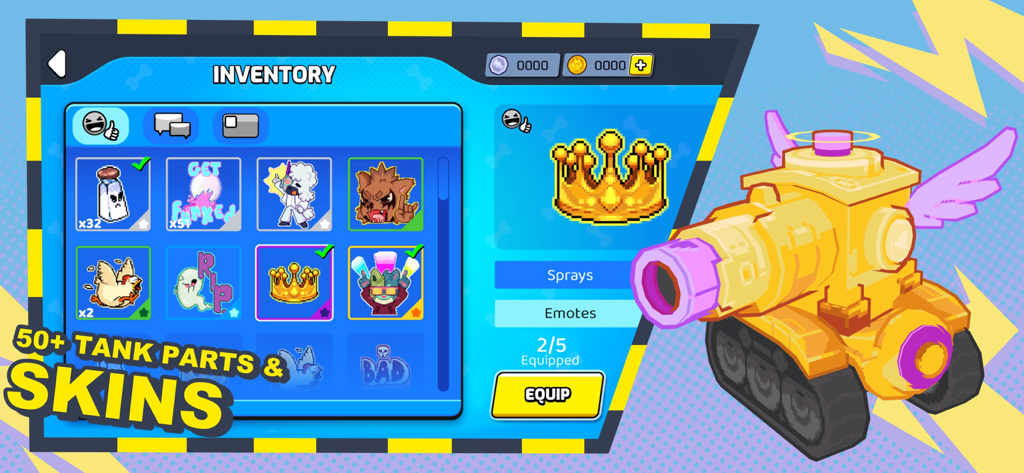Image resolution: width=1024 pixels, height=473 pixels.
Task: Equip the selected crown item
Action: tap(547, 395)
